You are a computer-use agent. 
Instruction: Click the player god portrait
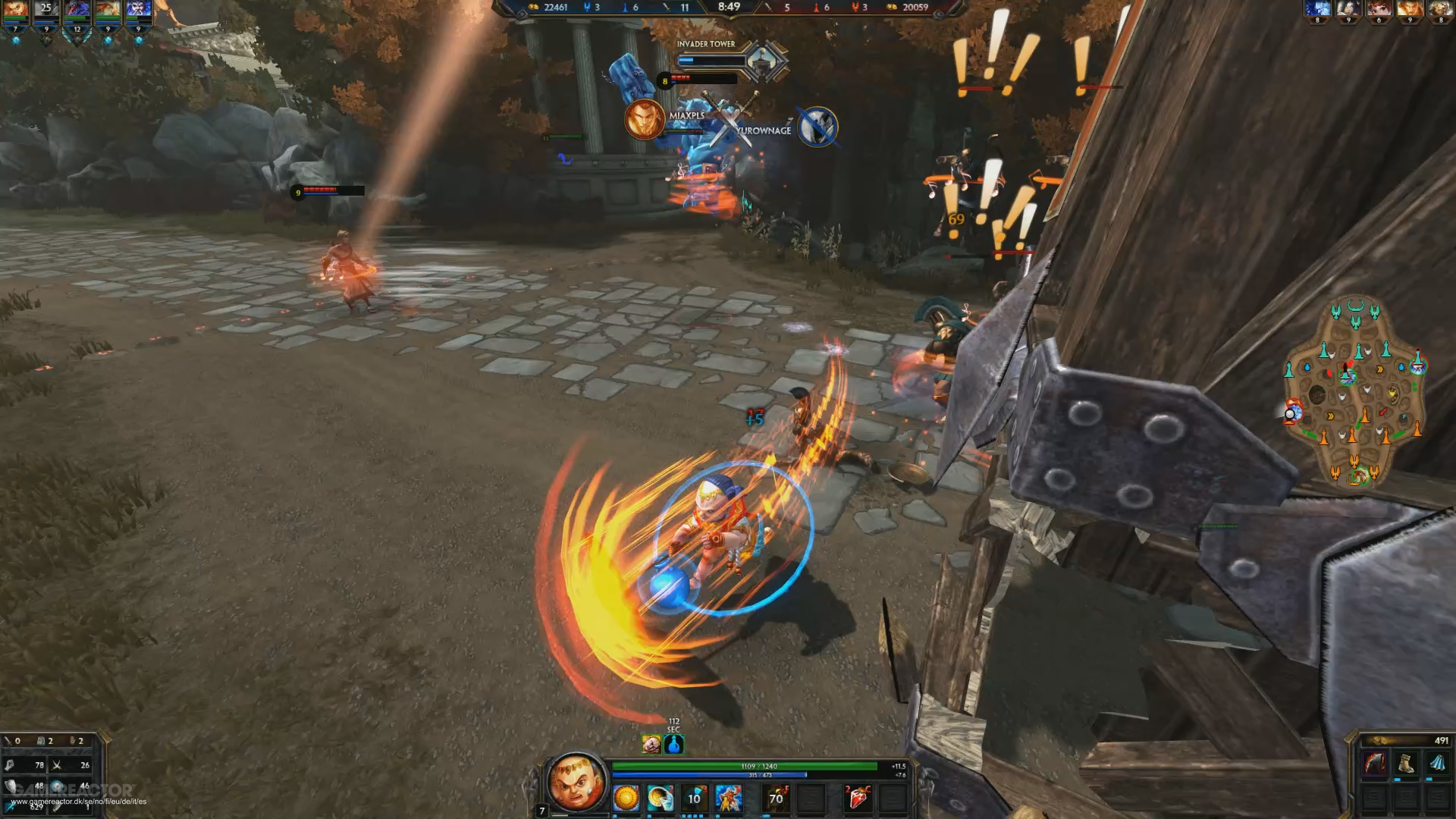(576, 781)
